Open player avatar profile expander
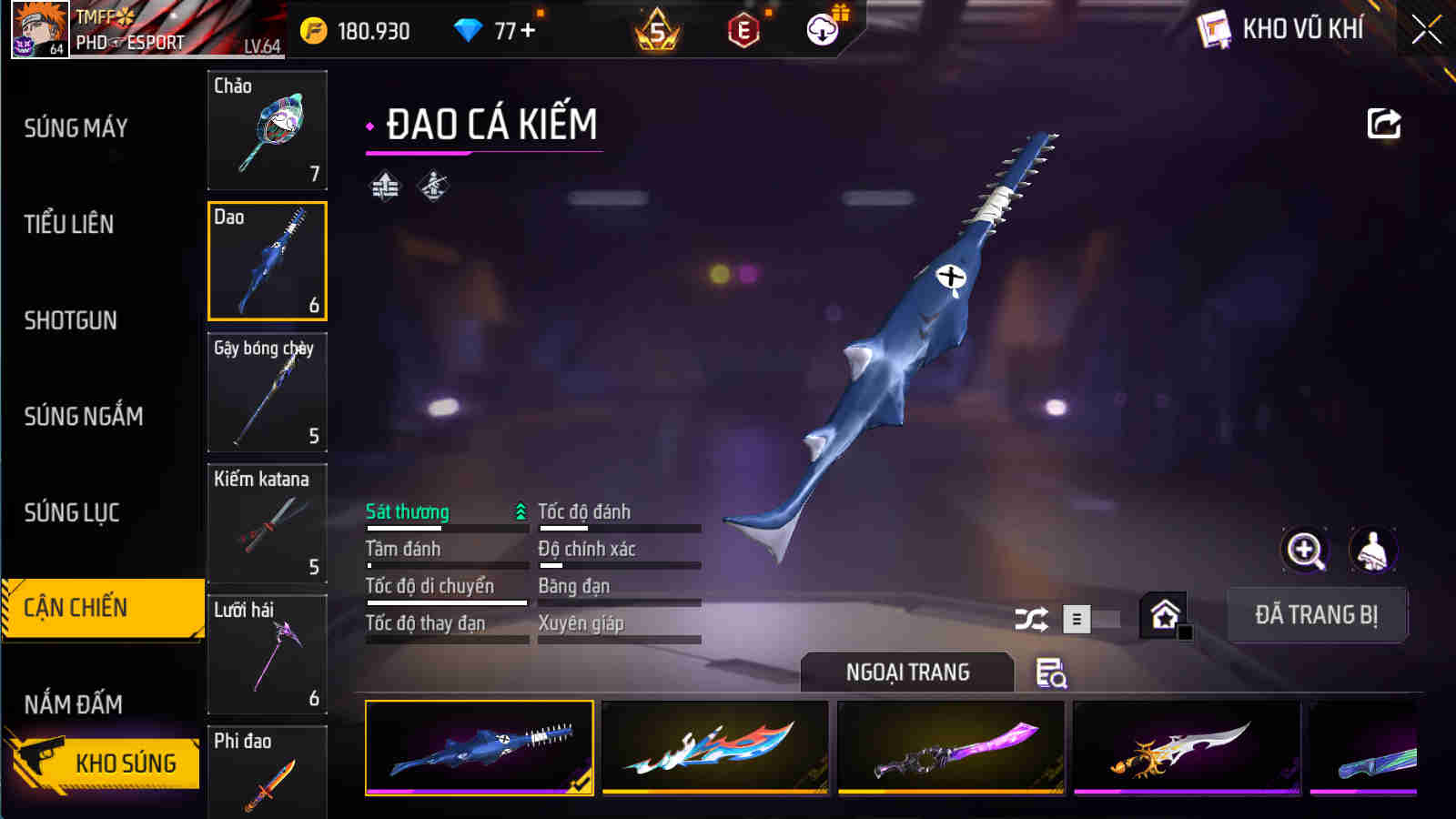The width and height of the screenshot is (1456, 819). point(38,29)
